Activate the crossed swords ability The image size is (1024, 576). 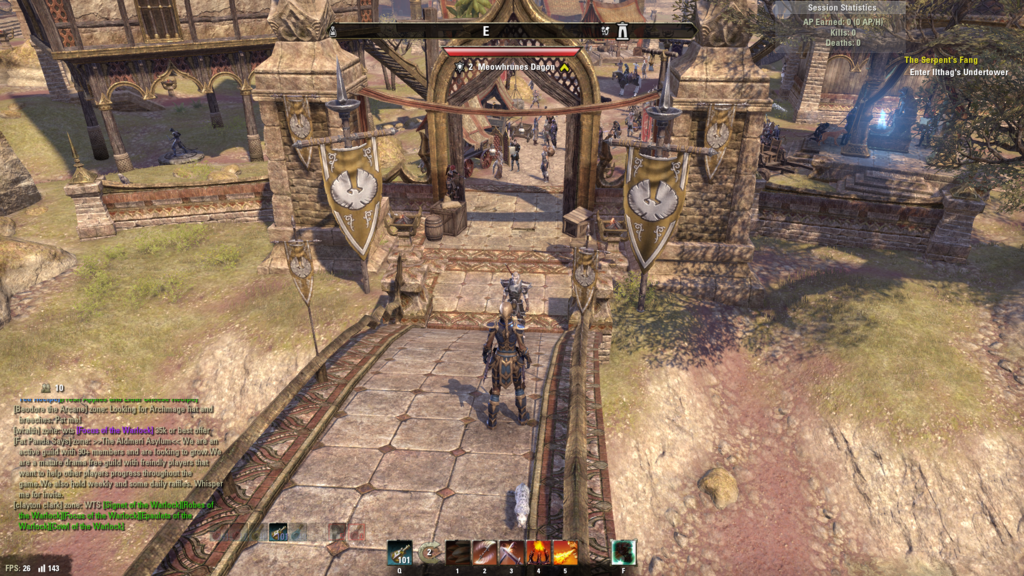[511, 553]
